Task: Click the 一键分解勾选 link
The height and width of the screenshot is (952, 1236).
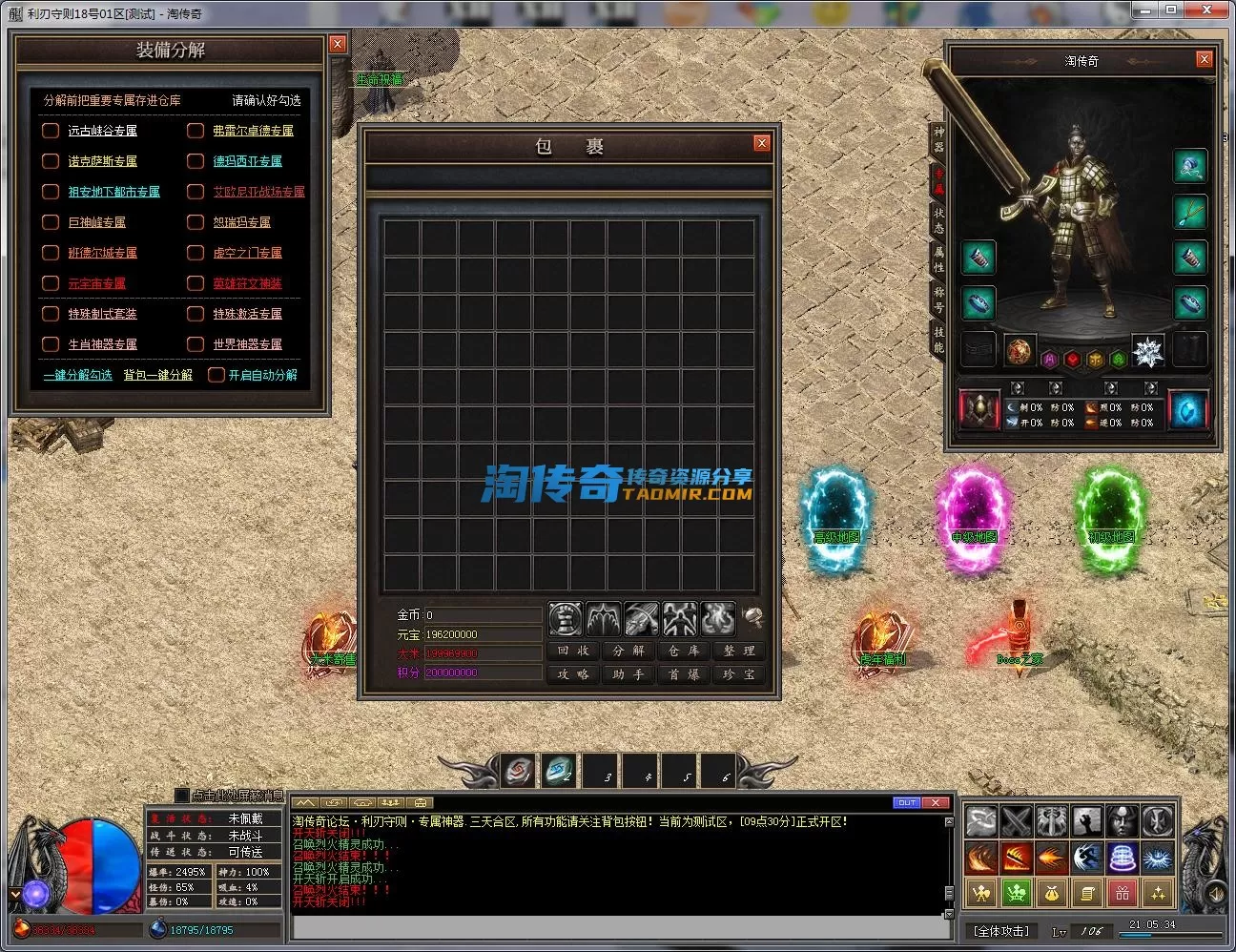Action: coord(77,375)
